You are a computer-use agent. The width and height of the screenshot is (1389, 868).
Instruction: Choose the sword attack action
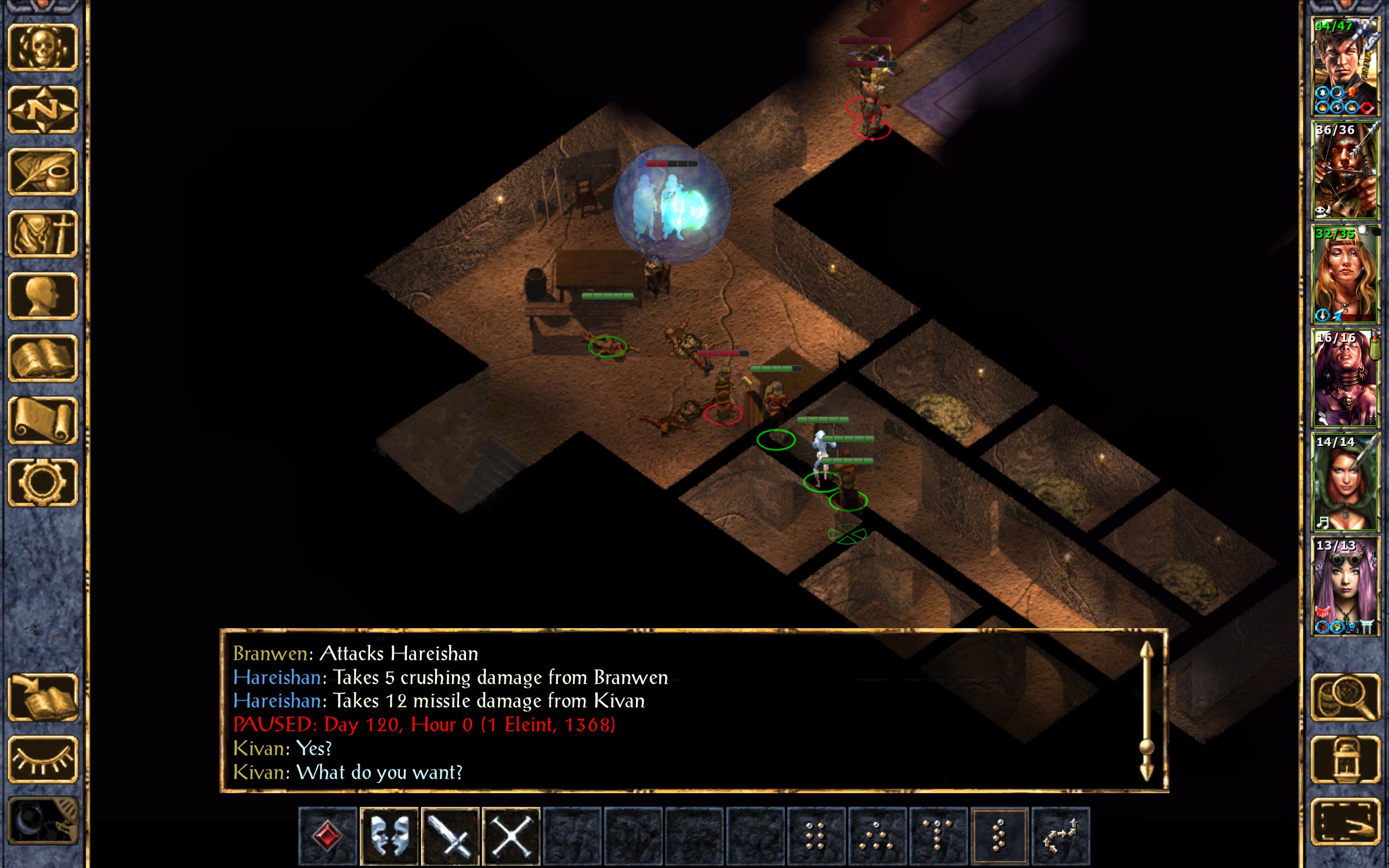pos(450,835)
